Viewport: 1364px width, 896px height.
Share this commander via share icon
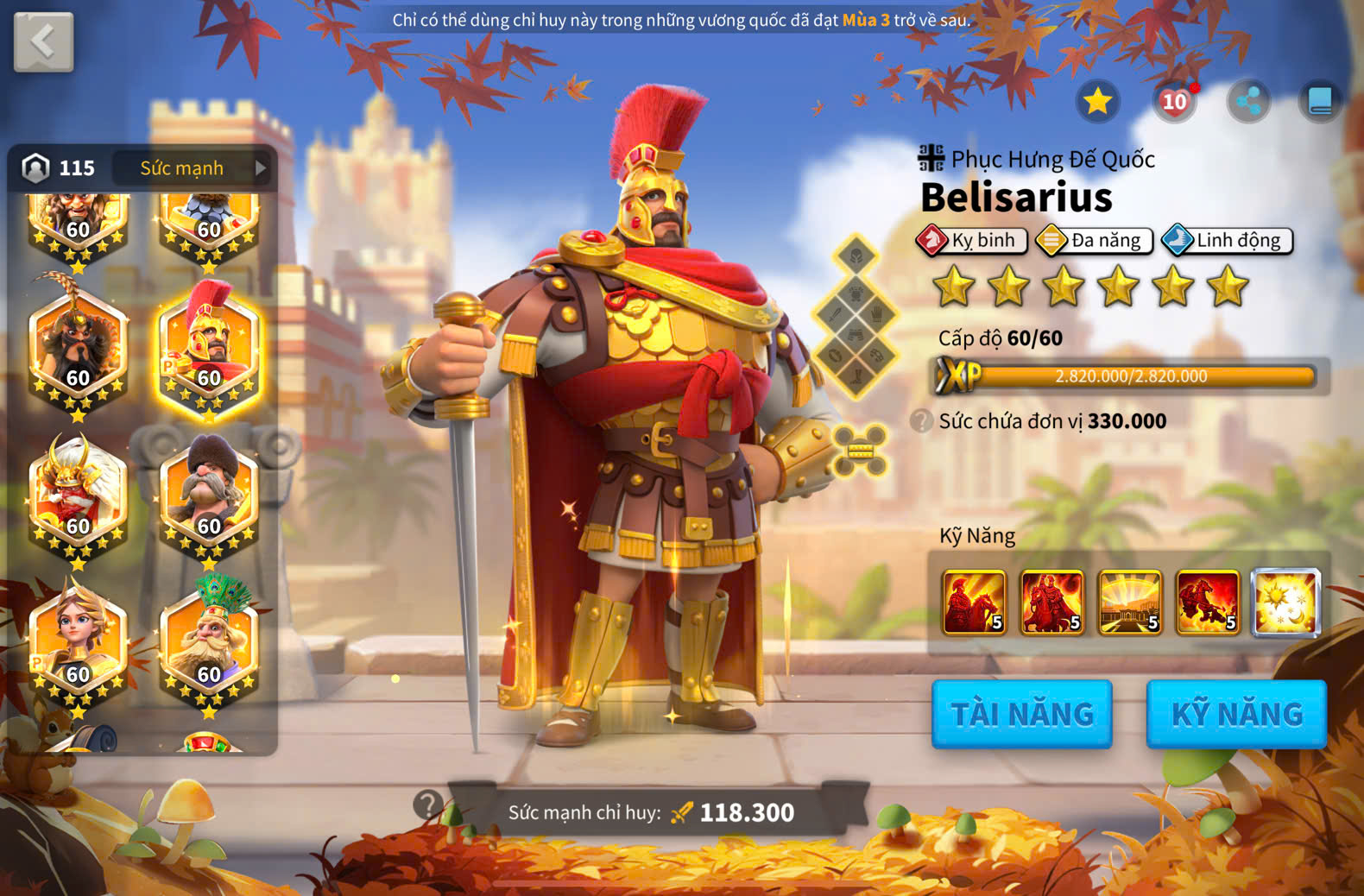[x=1247, y=102]
